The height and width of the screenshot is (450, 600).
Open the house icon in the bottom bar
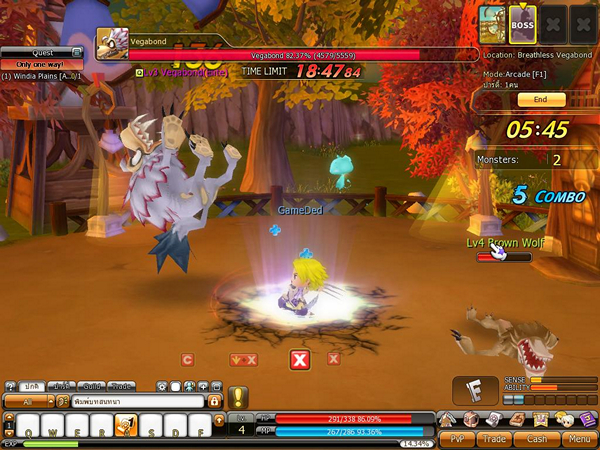pos(445,419)
